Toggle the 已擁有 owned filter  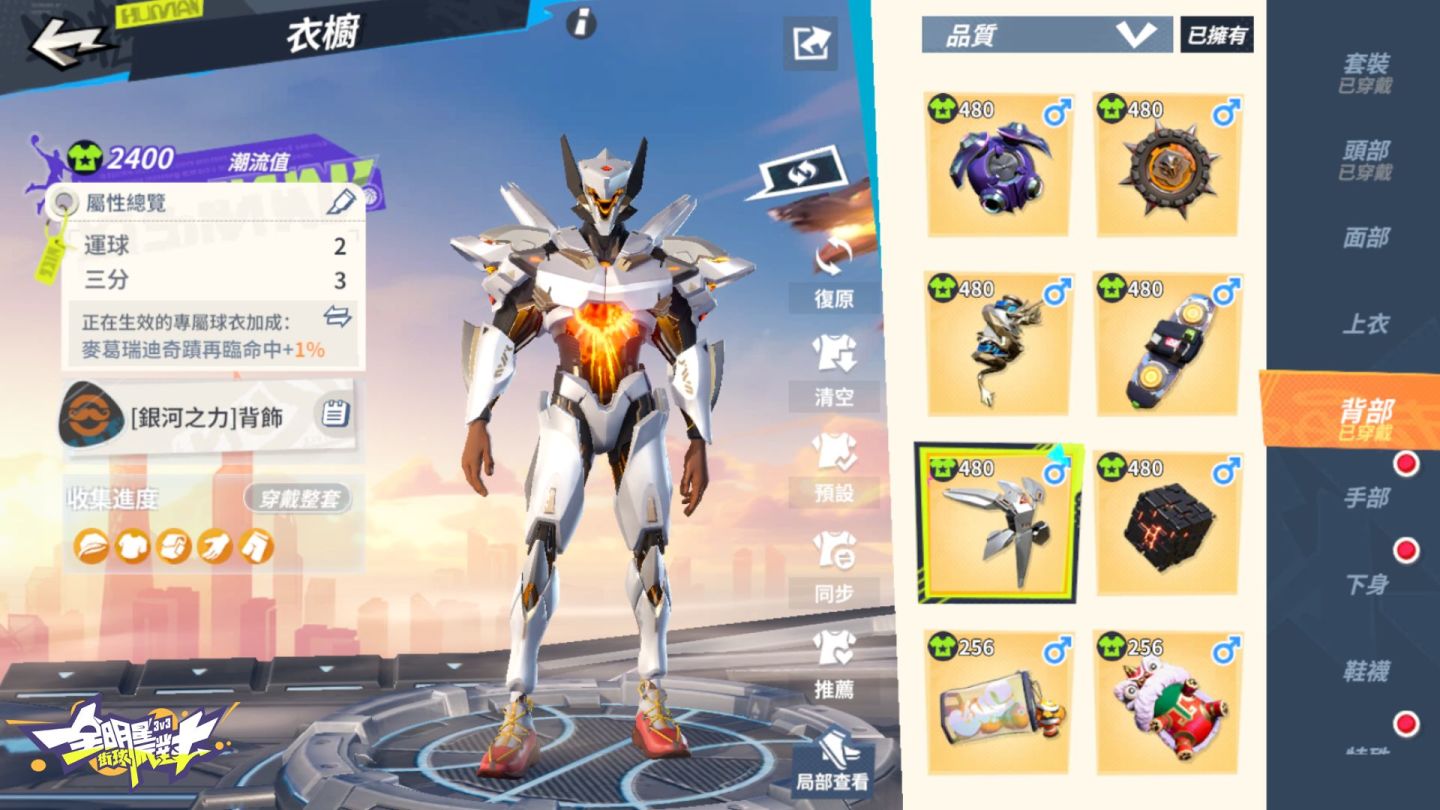point(1217,35)
